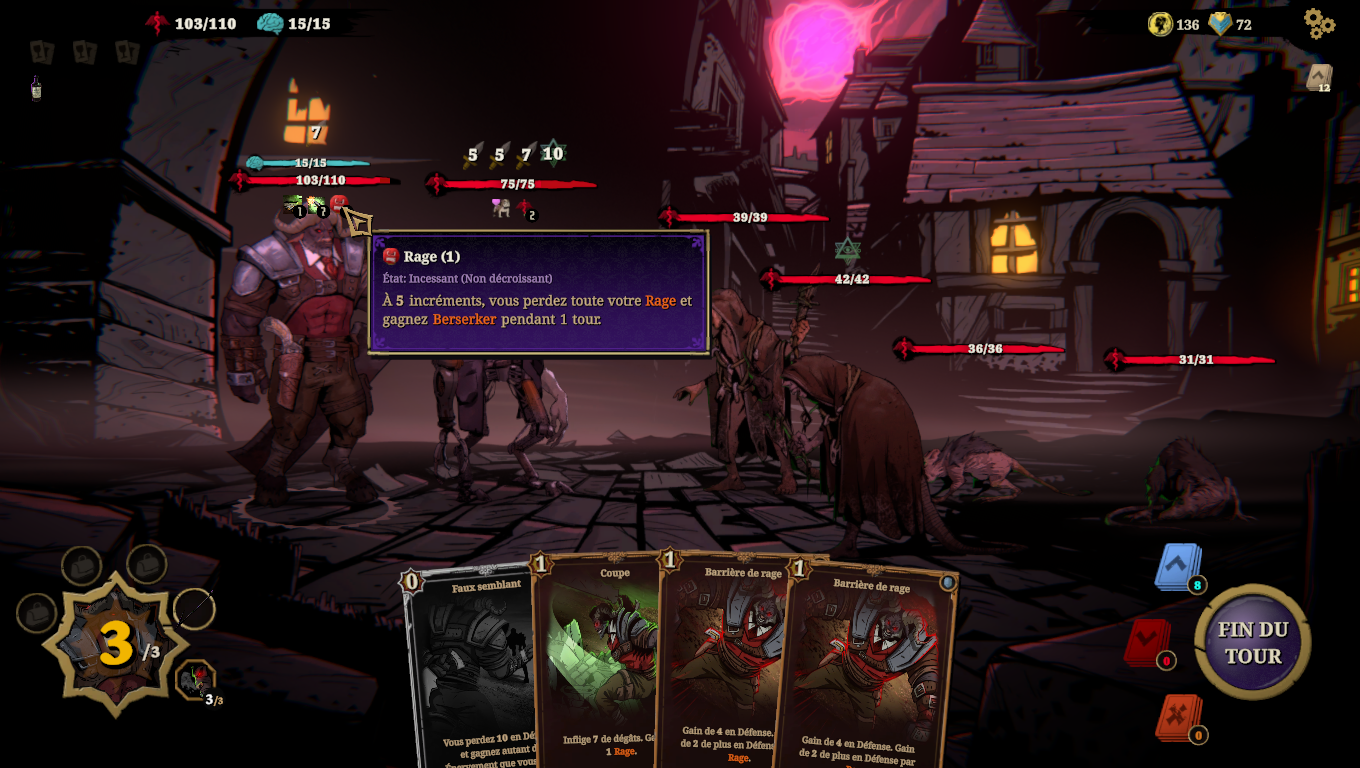Show the orange exhausted cards pile
The image size is (1360, 768).
[x=1178, y=717]
